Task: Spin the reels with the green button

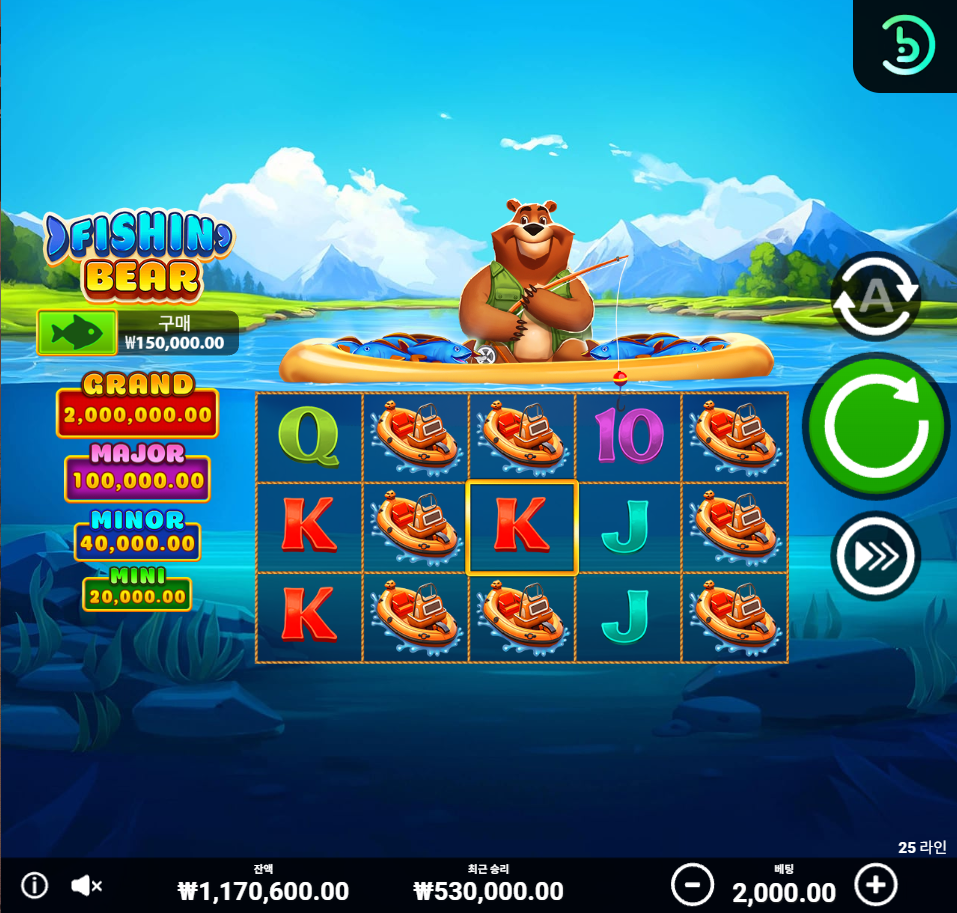Action: pyautogui.click(x=875, y=425)
